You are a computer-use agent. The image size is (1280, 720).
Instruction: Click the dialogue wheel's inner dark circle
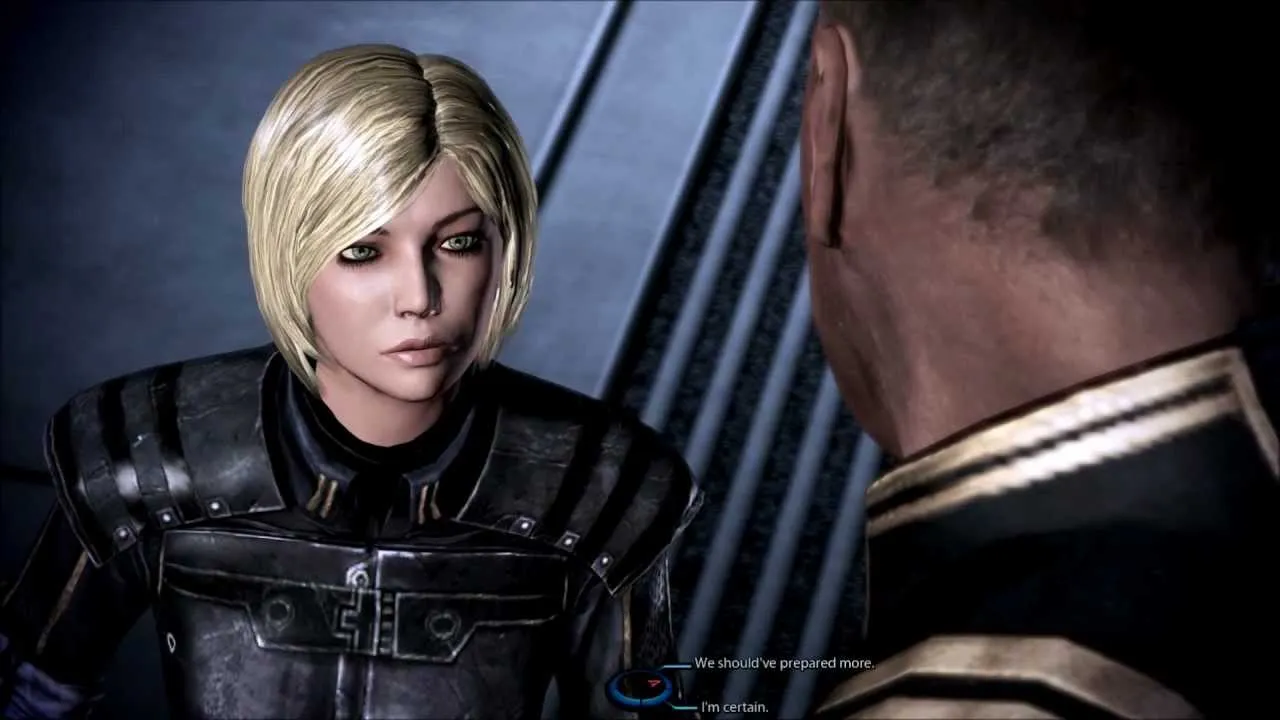[x=640, y=688]
